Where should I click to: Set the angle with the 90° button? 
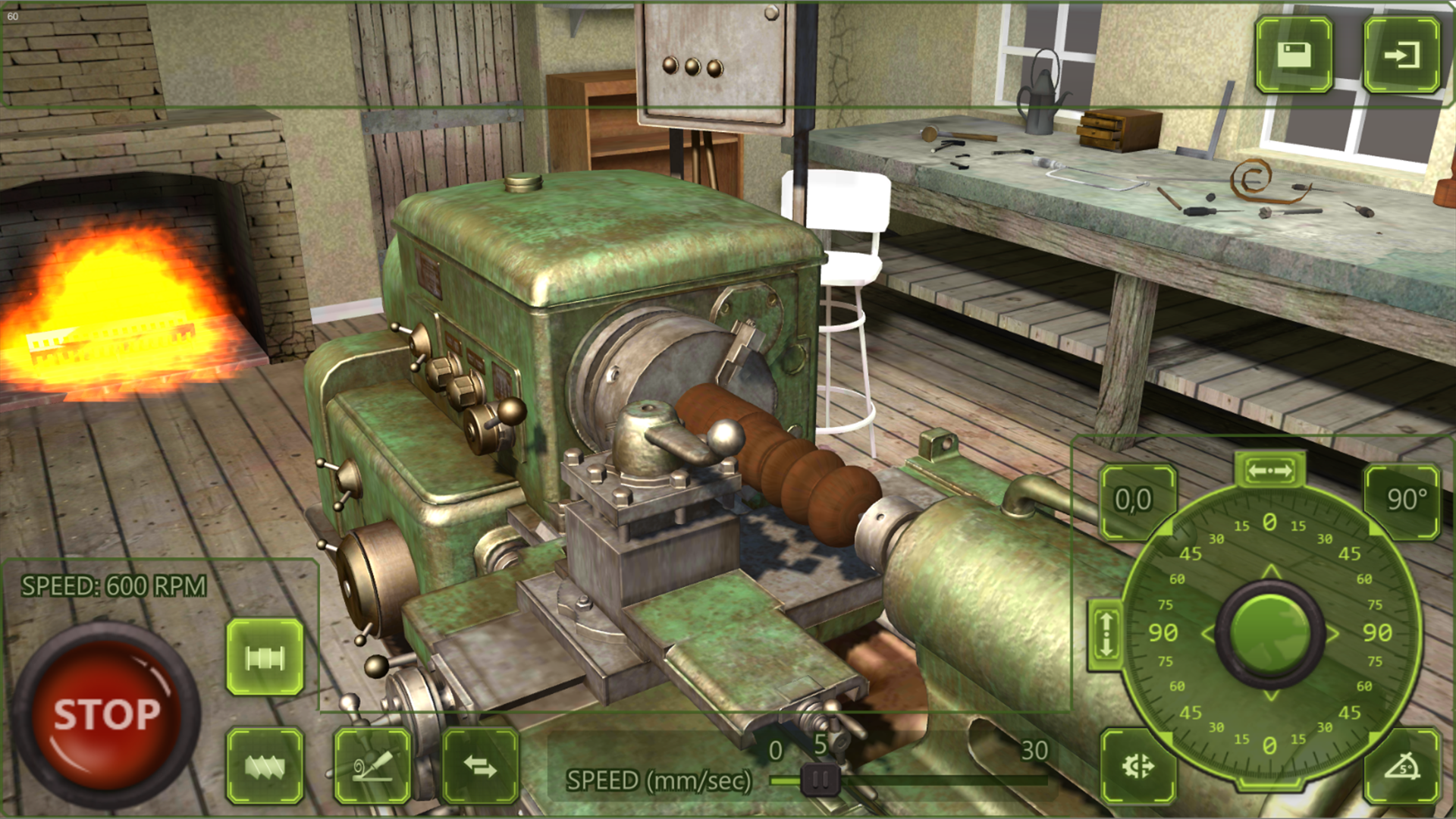[1402, 500]
